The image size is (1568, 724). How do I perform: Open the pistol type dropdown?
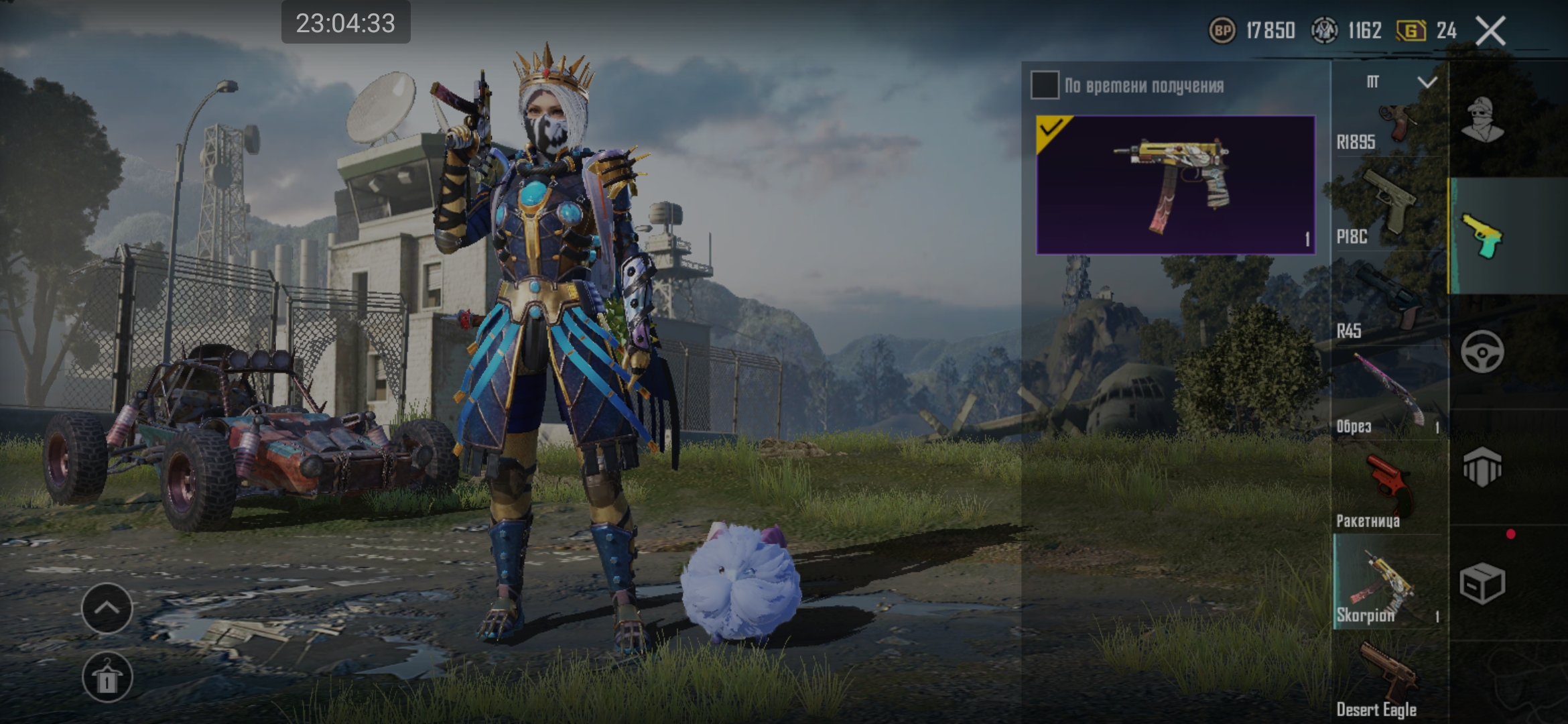point(1400,82)
